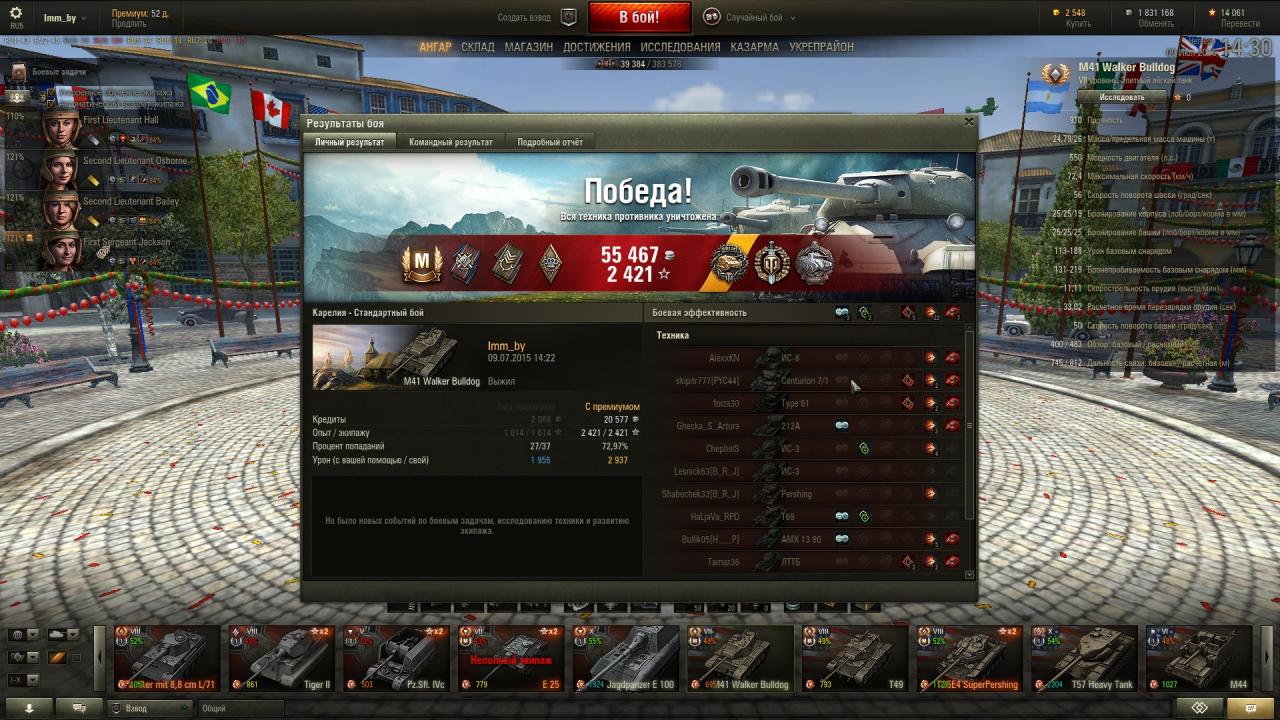The image size is (1280, 720).
Task: Select the Tiger II in the tank carousel
Action: click(x=280, y=658)
